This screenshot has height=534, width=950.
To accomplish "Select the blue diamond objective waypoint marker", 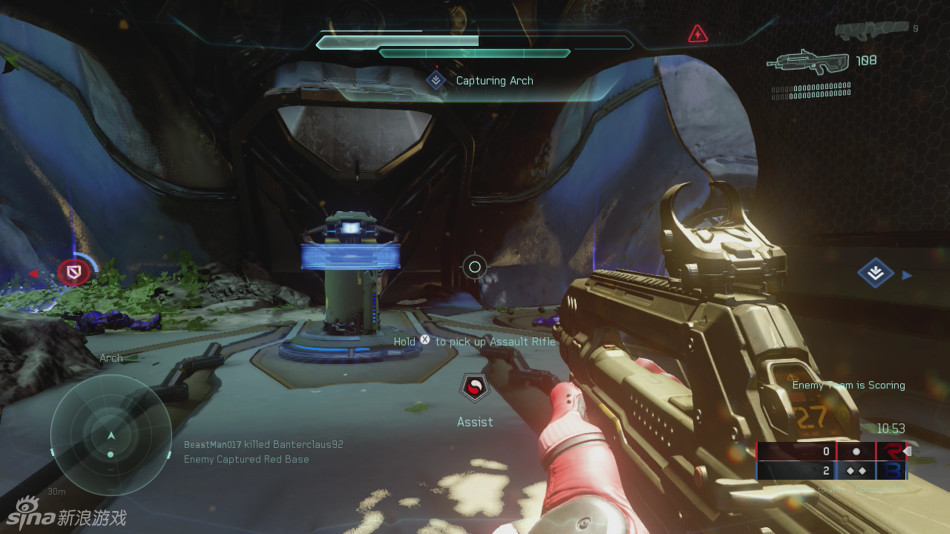I will coord(876,273).
